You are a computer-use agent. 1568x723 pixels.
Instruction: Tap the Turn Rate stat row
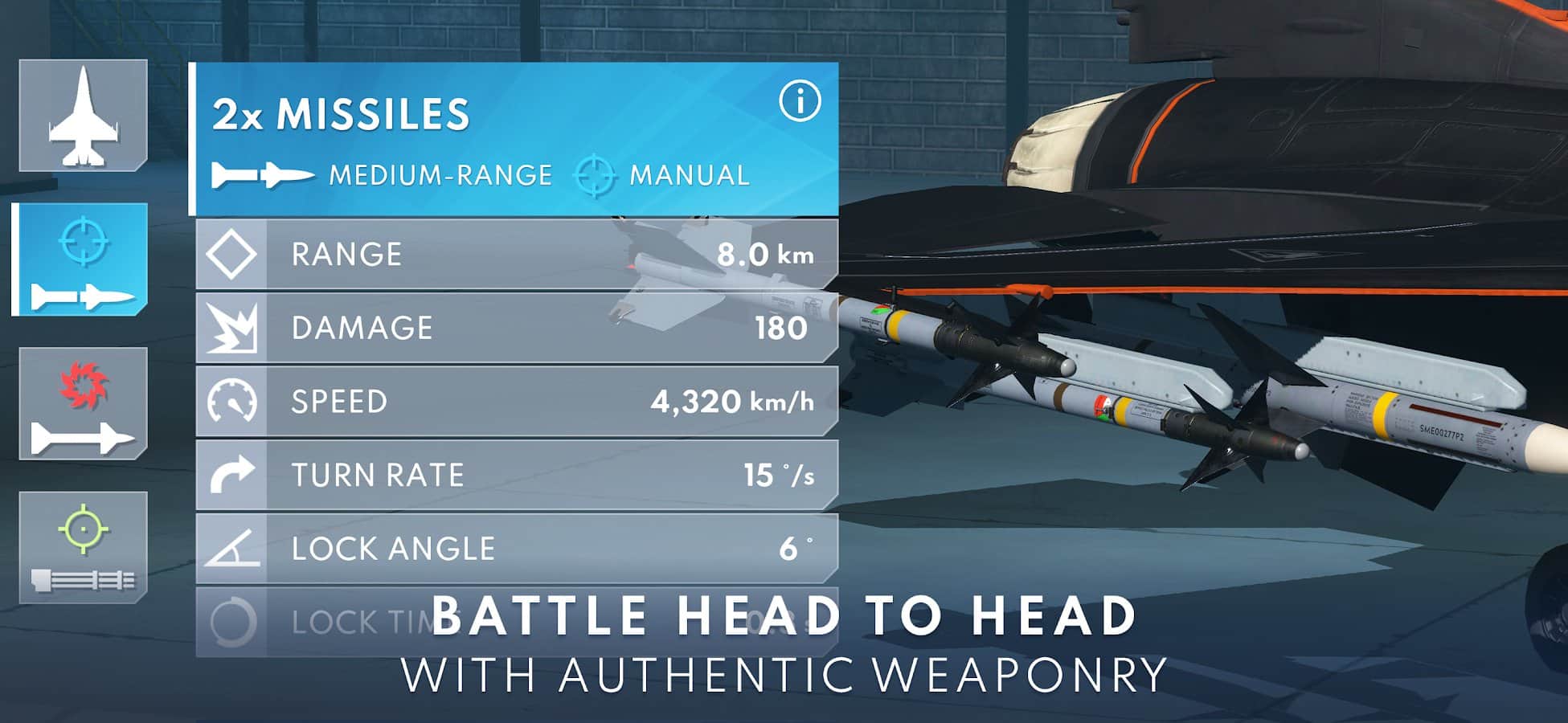[x=516, y=475]
